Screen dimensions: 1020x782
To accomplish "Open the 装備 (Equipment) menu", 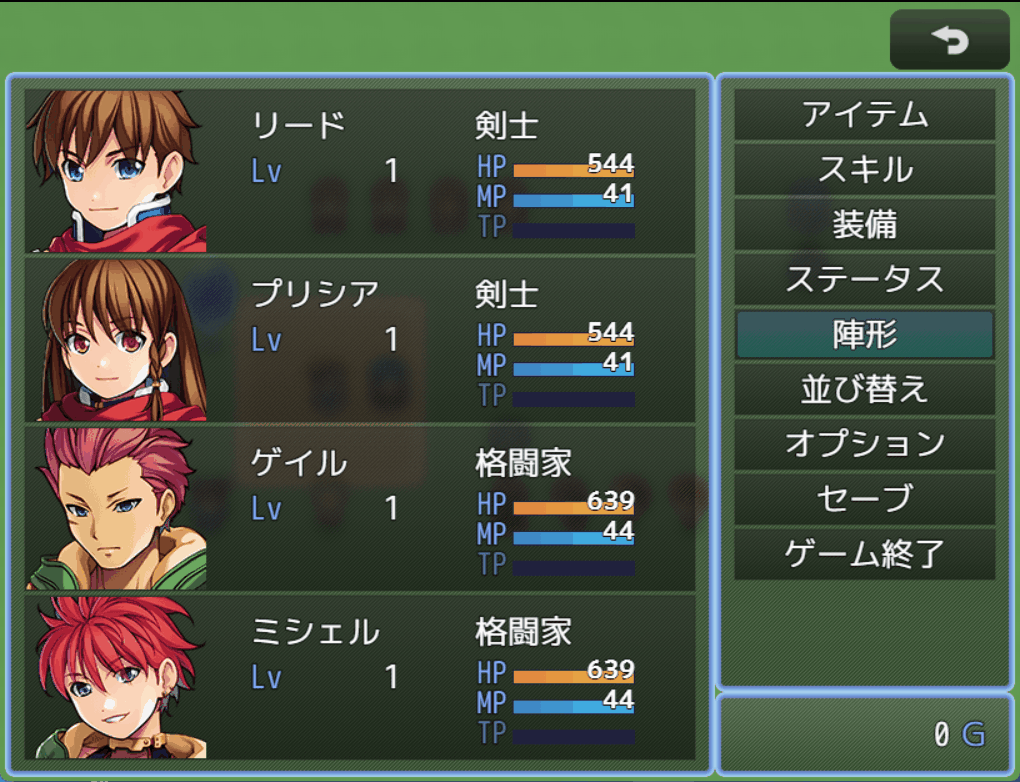I will (864, 225).
